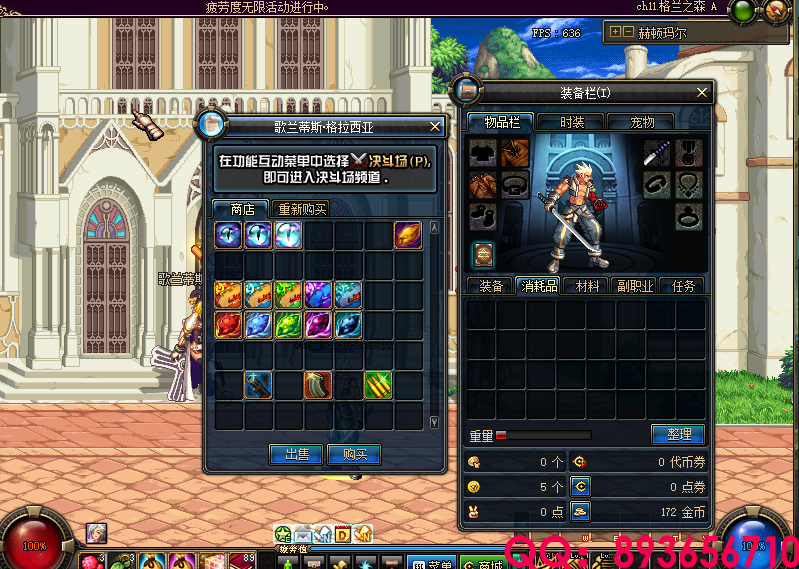799x569 pixels.
Task: Click the 购买 (buy) button
Action: point(354,454)
